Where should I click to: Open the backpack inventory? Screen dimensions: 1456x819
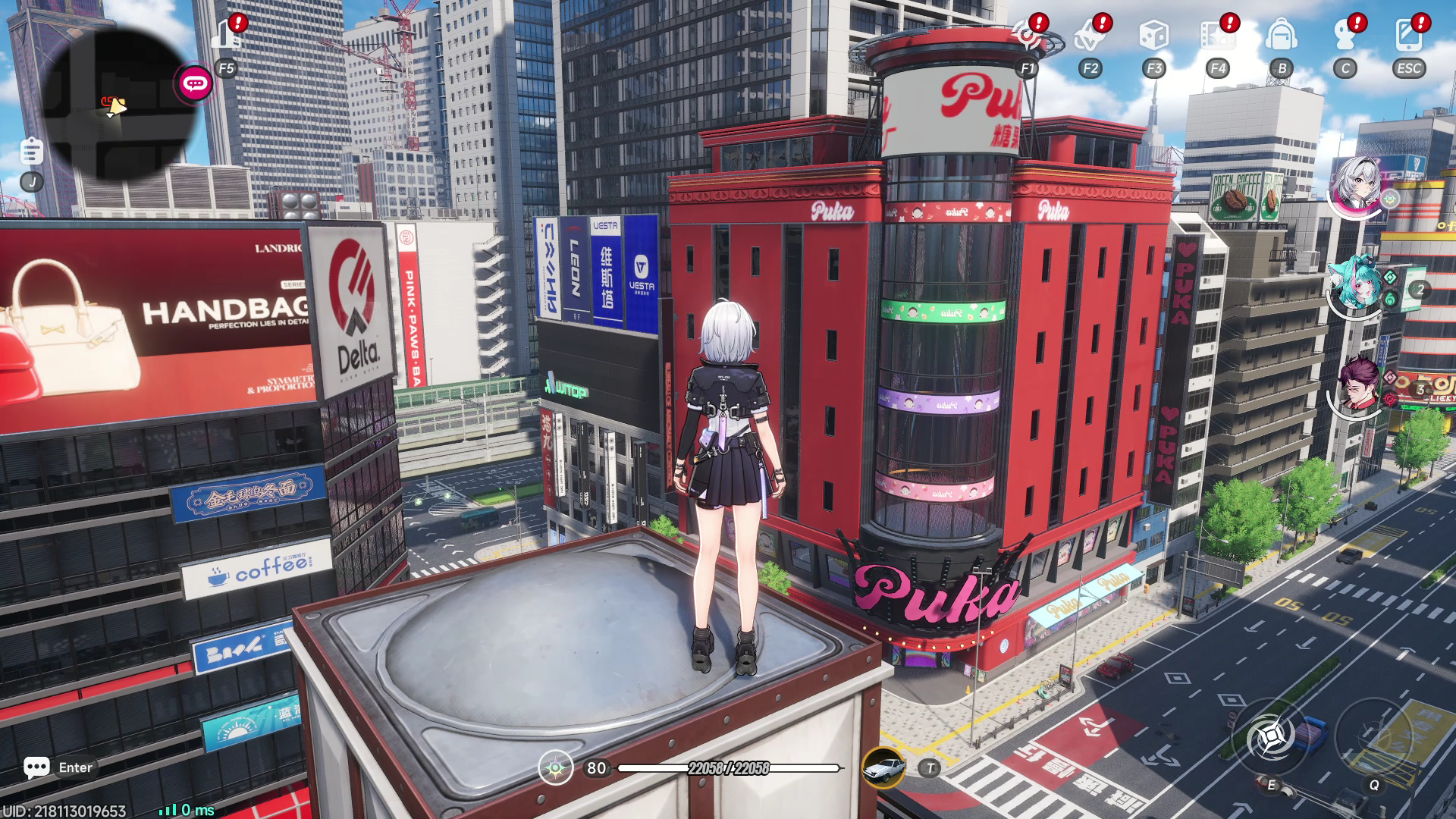click(1281, 35)
